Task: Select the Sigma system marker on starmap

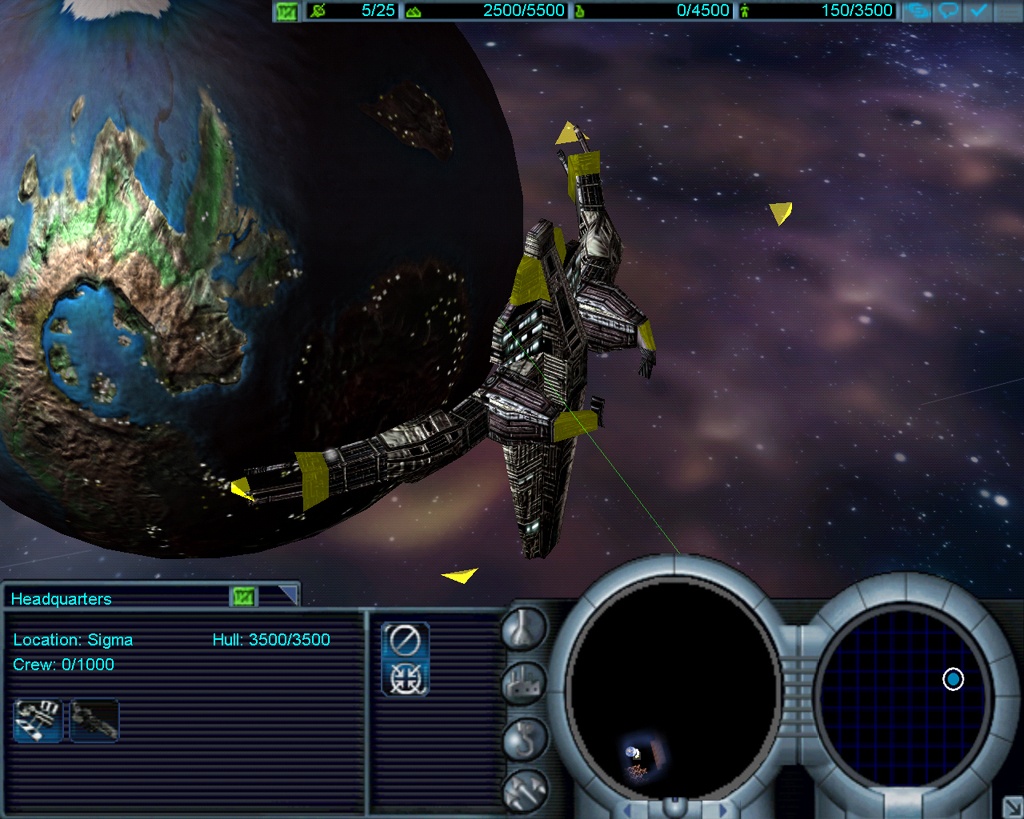Action: click(x=953, y=680)
